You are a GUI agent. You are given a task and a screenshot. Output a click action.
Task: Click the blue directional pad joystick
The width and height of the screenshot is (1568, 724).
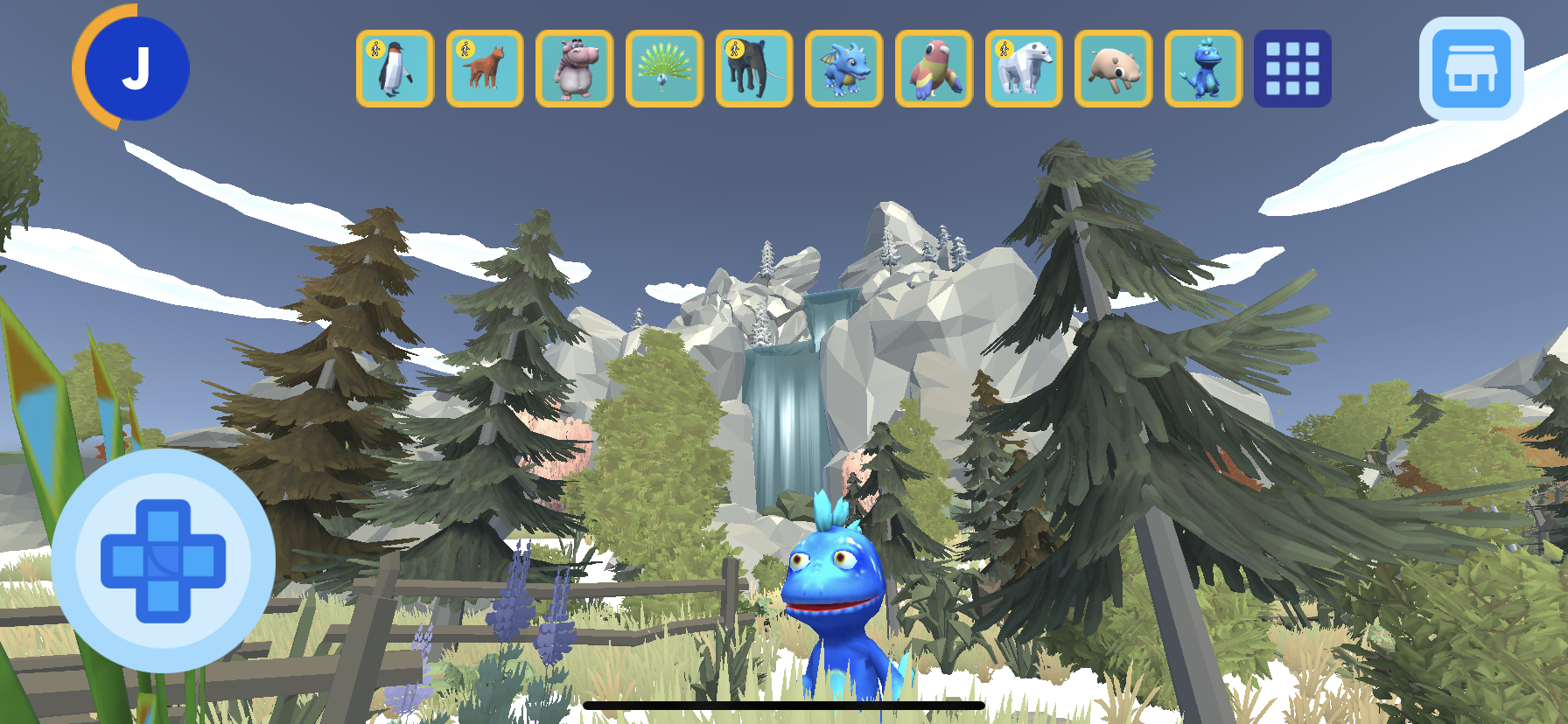tap(164, 560)
